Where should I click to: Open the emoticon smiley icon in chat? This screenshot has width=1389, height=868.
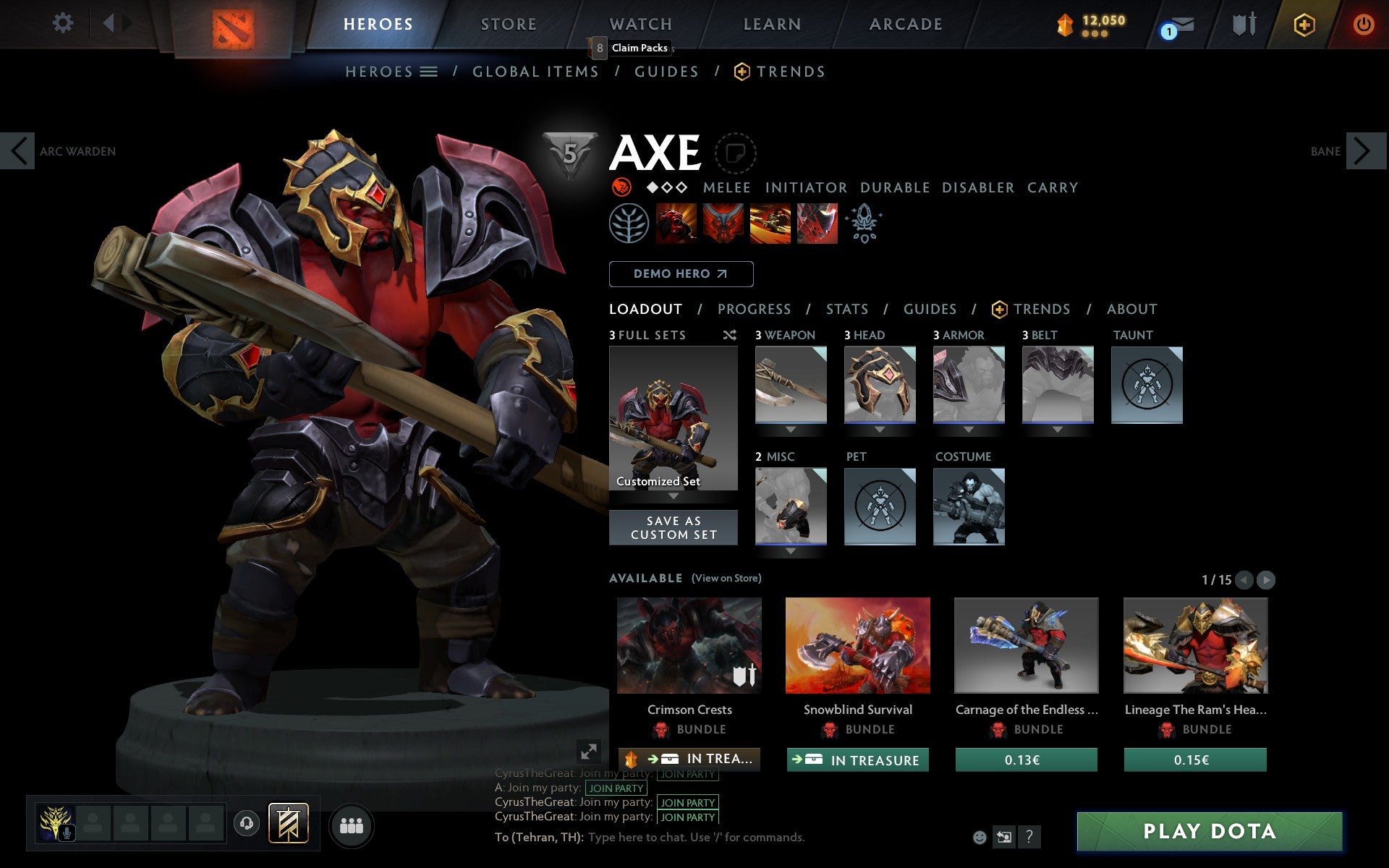[x=981, y=838]
